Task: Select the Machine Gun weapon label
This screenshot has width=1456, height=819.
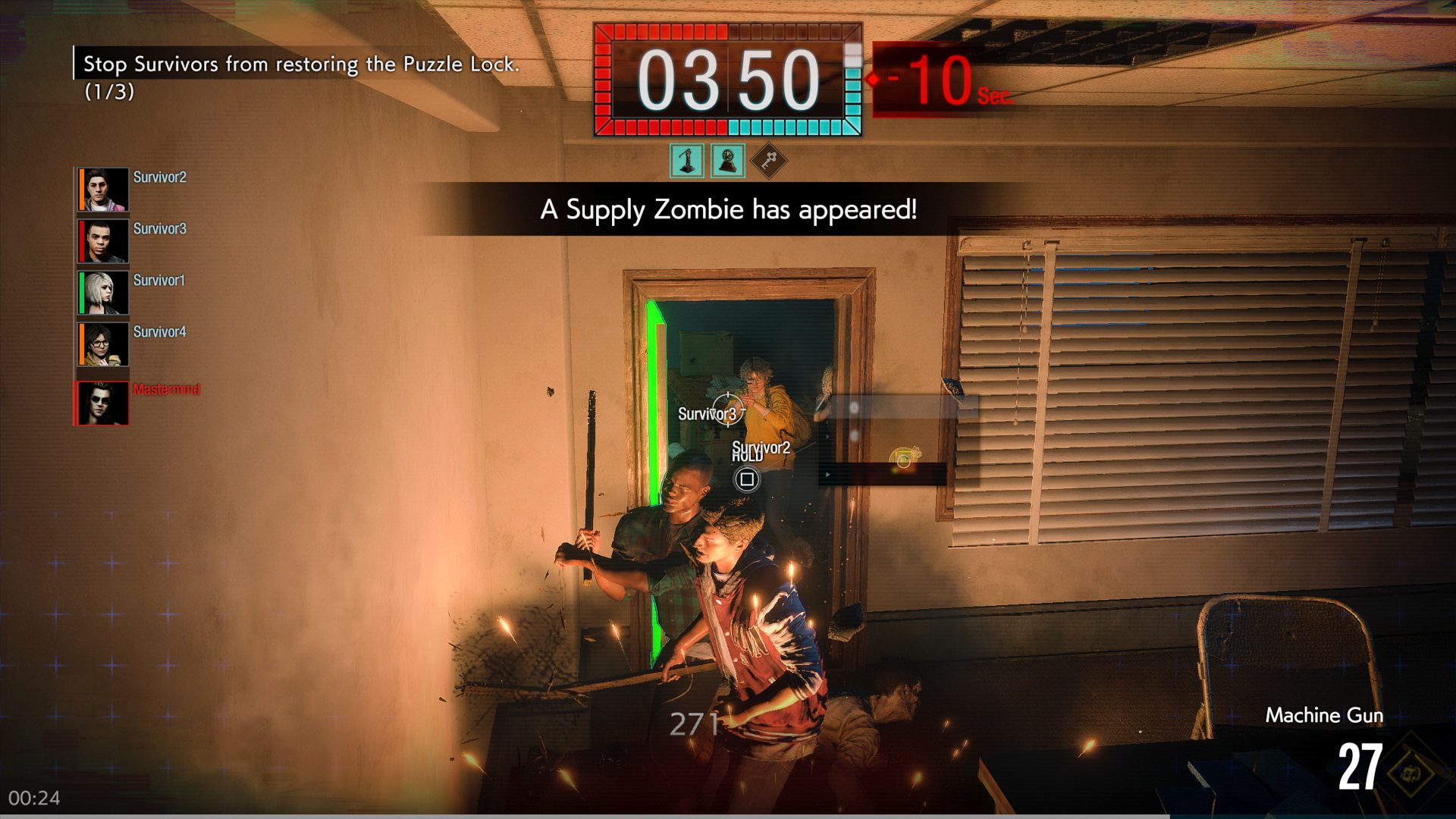Action: (1324, 715)
